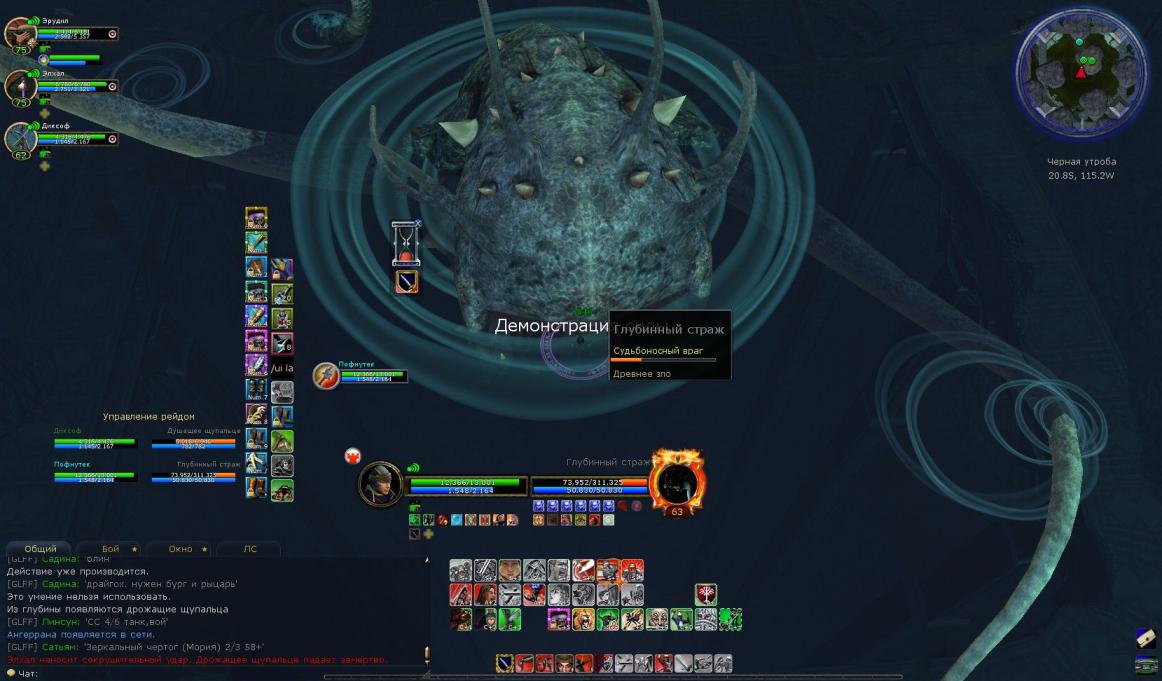Select party member Элхал's portrait
1162x681 pixels.
[x=20, y=85]
